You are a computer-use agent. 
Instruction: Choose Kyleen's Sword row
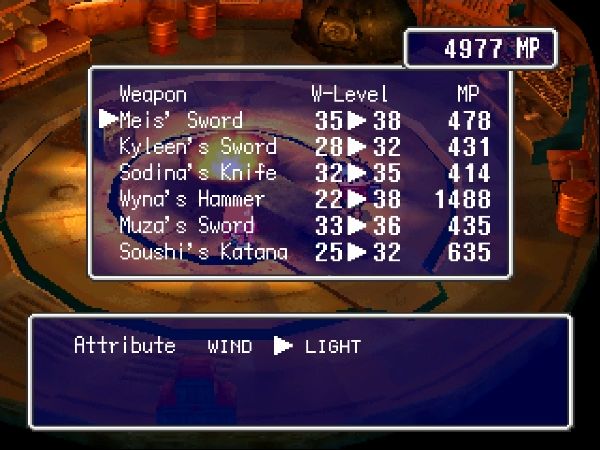pos(197,147)
